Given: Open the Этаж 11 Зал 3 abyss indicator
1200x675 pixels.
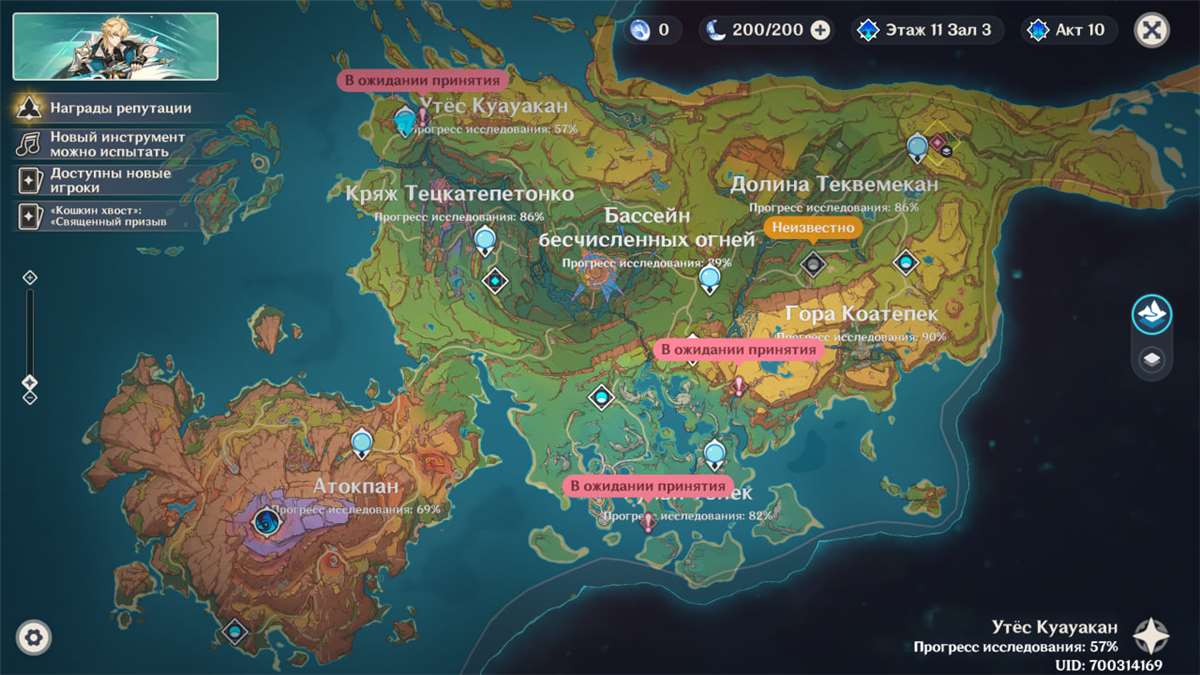Looking at the screenshot, I should [x=926, y=30].
